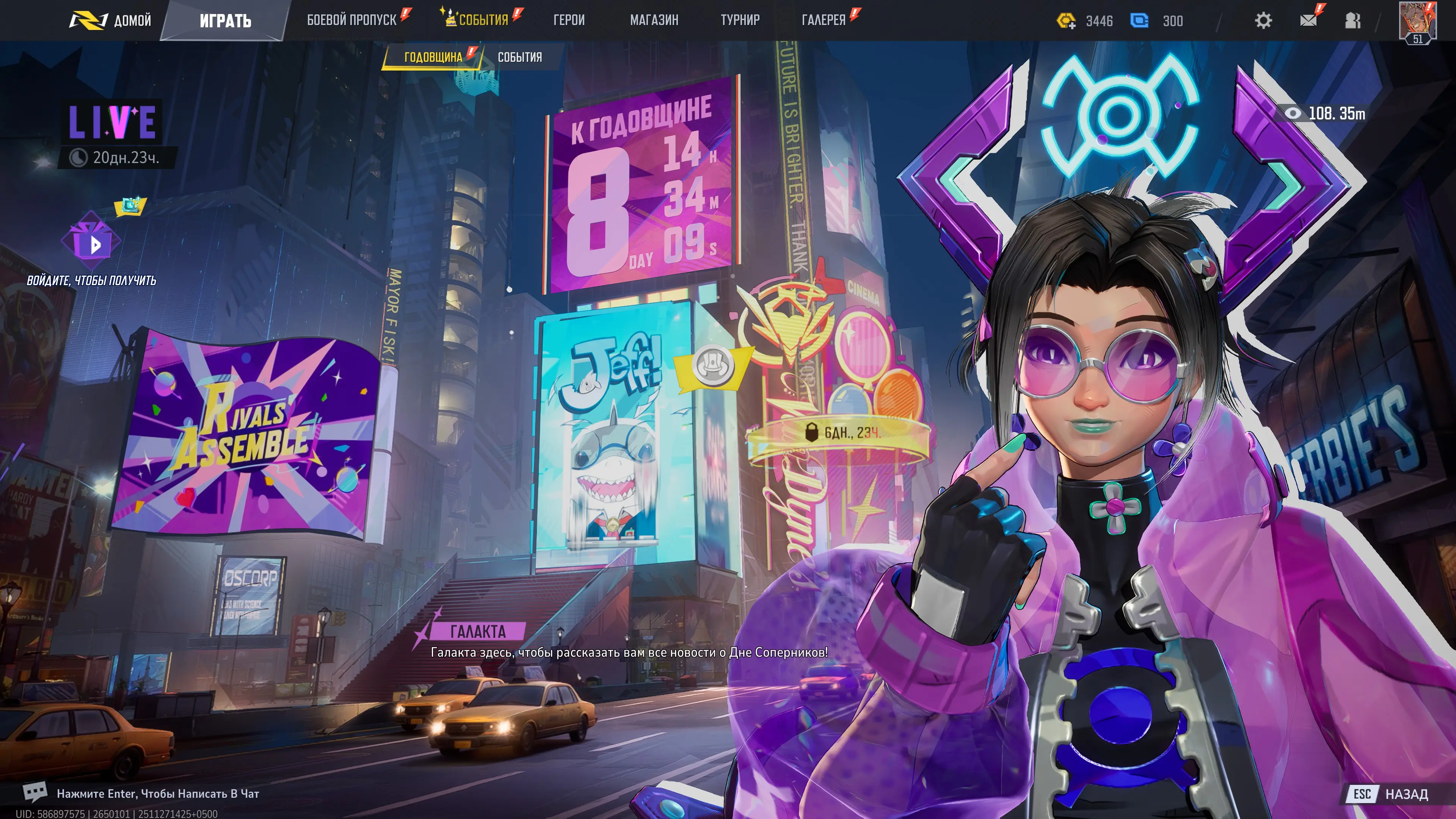Open the ГЕРОИ heroes menu
Screen dimensions: 1456x819
pyautogui.click(x=569, y=20)
